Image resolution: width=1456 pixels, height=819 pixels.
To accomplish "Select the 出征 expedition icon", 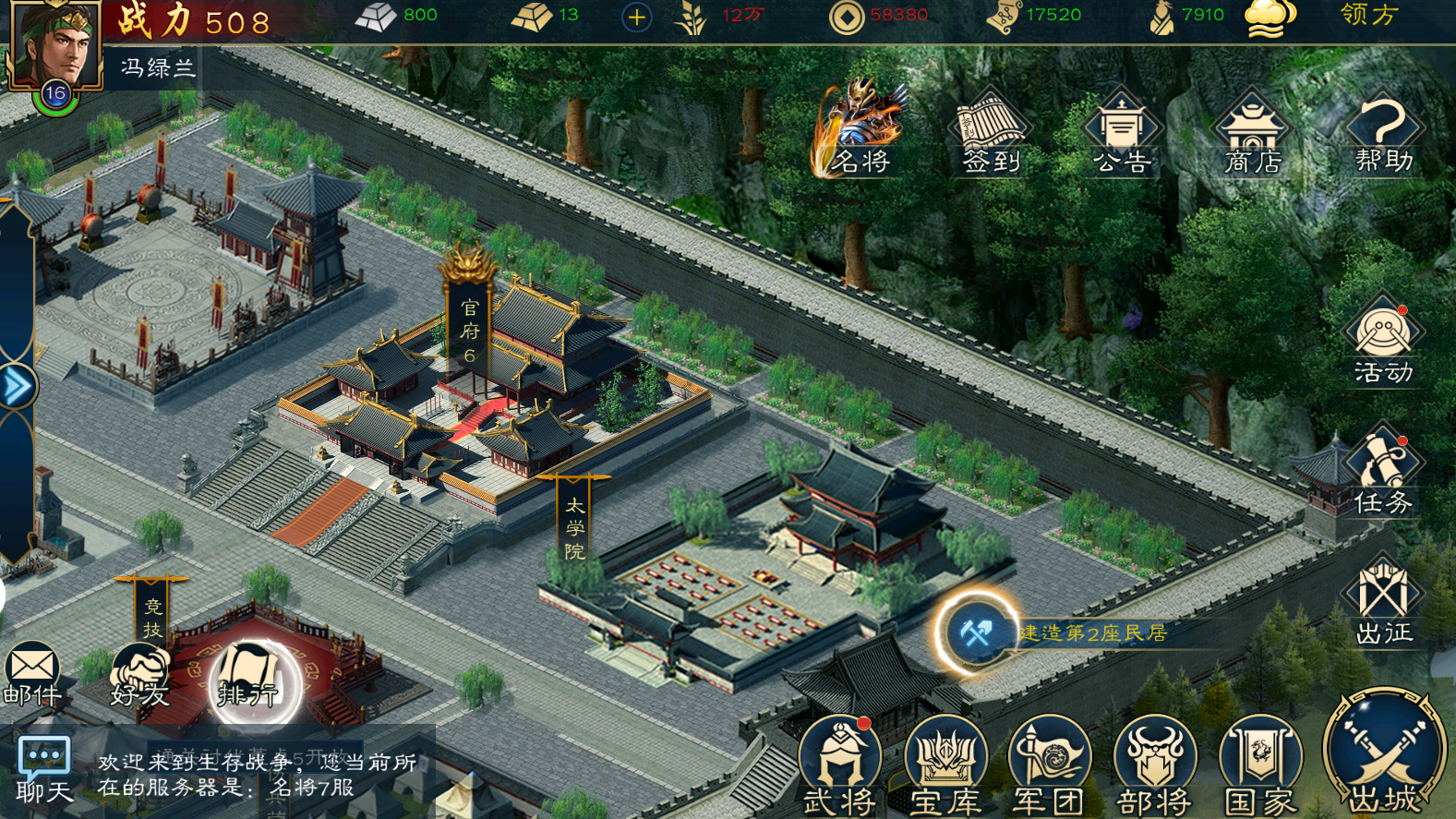I will point(1382,601).
